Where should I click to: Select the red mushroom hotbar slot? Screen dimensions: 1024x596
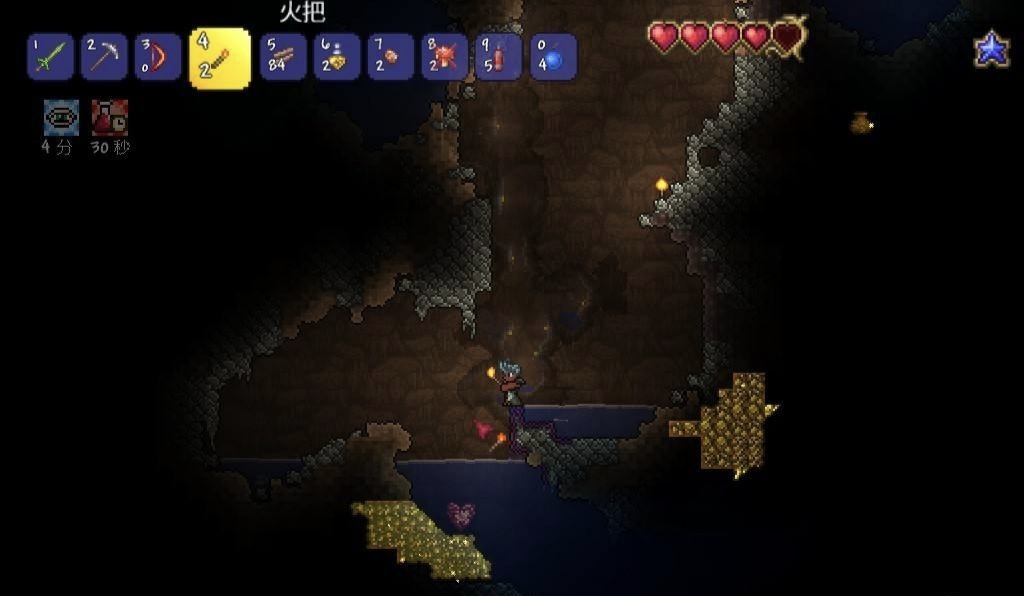point(445,57)
